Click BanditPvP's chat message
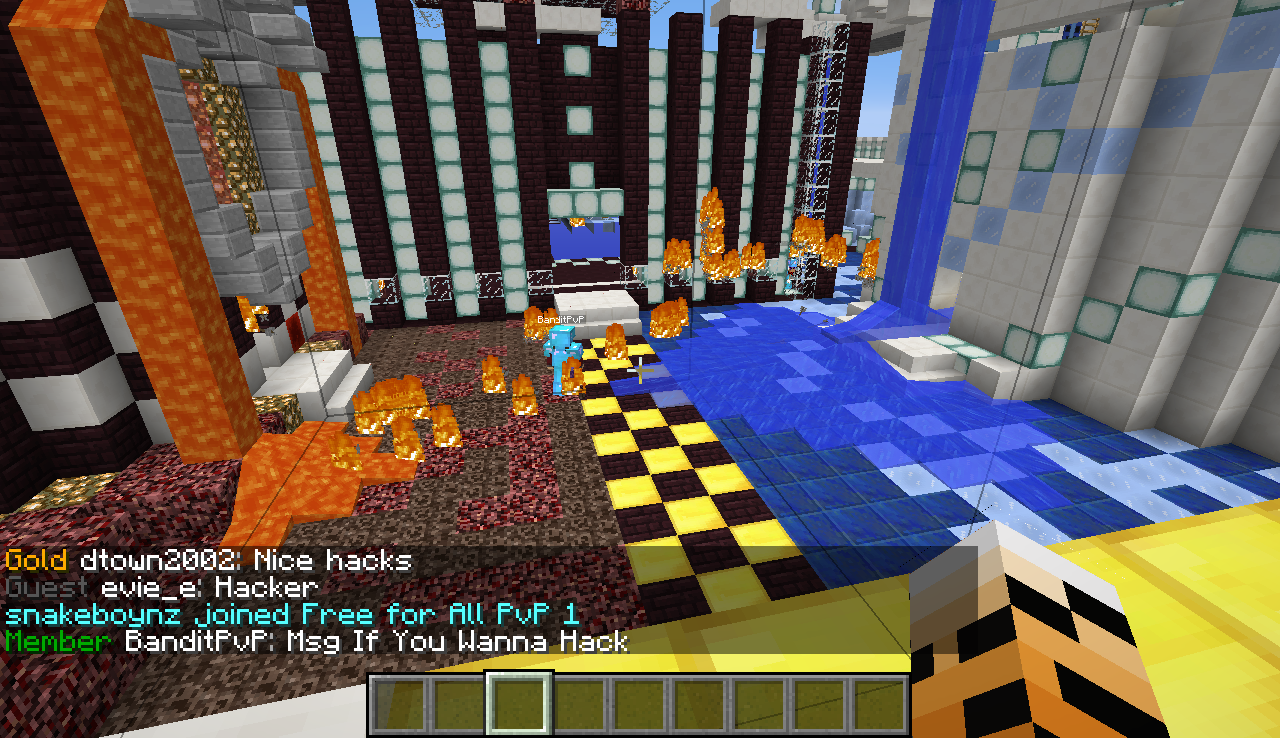This screenshot has width=1280, height=738. pyautogui.click(x=316, y=641)
